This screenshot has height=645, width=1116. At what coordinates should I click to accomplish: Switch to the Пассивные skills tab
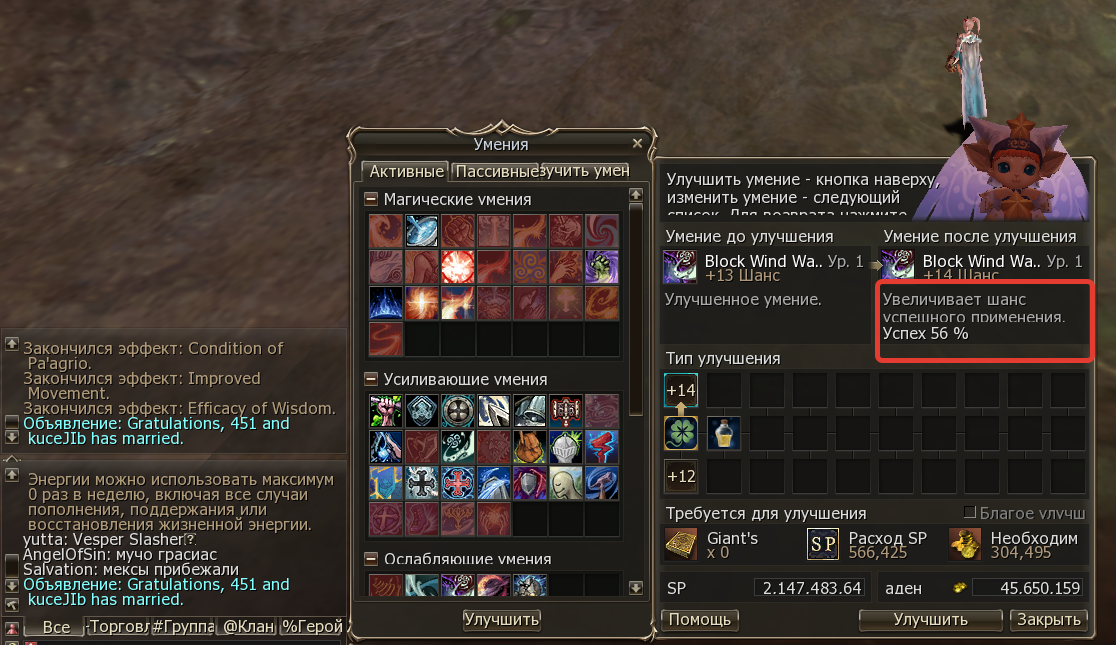(x=495, y=171)
